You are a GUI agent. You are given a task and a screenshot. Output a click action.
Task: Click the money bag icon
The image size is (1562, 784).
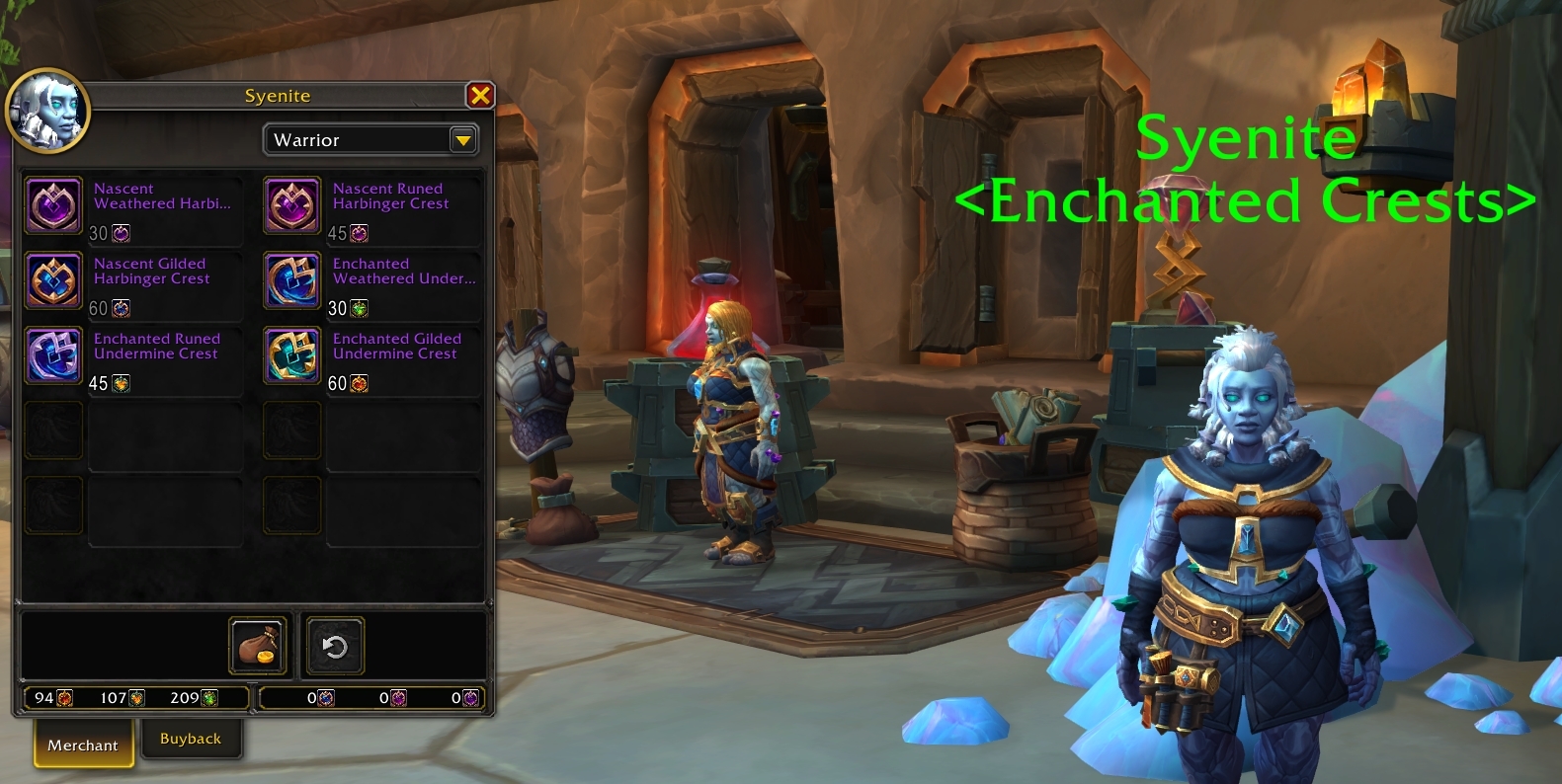[x=257, y=645]
